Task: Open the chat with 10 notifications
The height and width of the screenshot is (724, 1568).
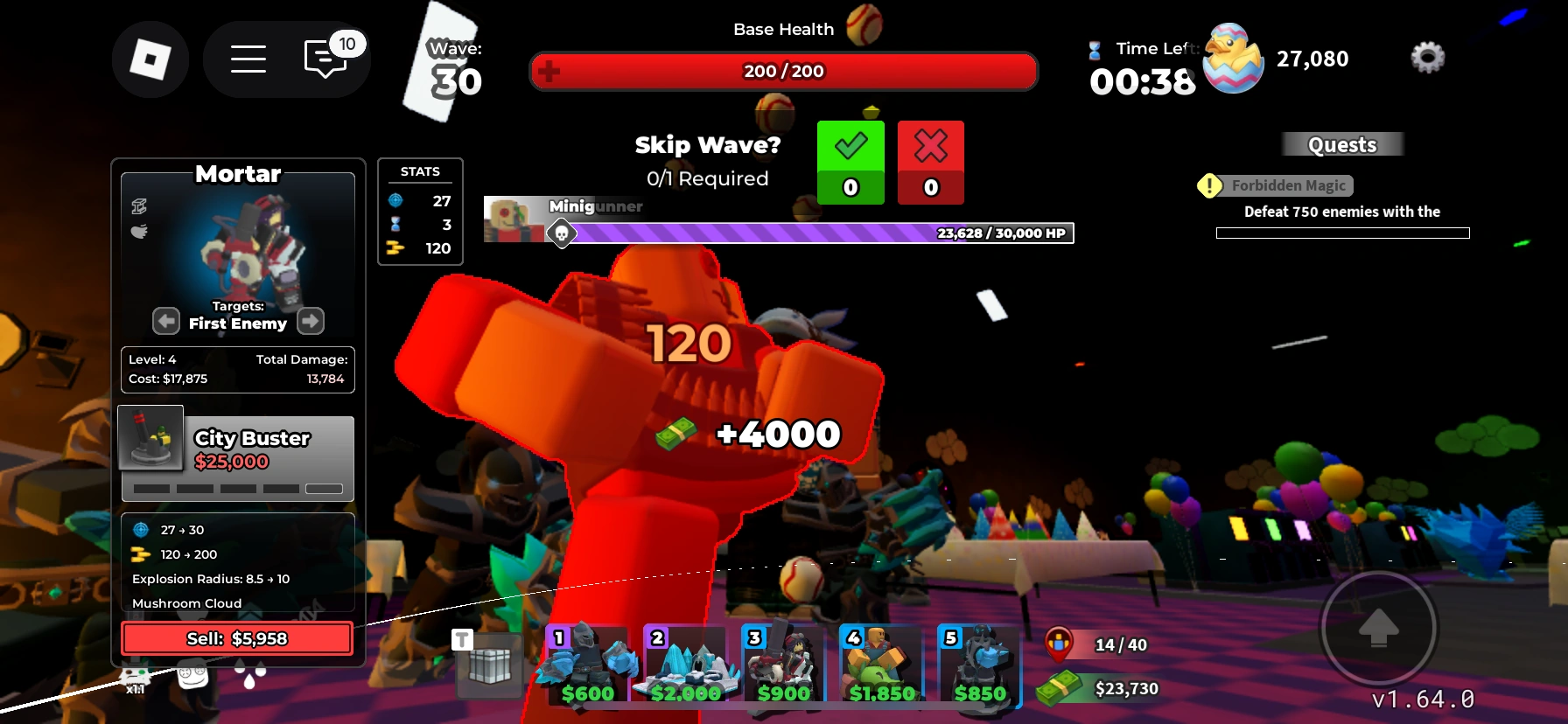Action: pos(325,59)
